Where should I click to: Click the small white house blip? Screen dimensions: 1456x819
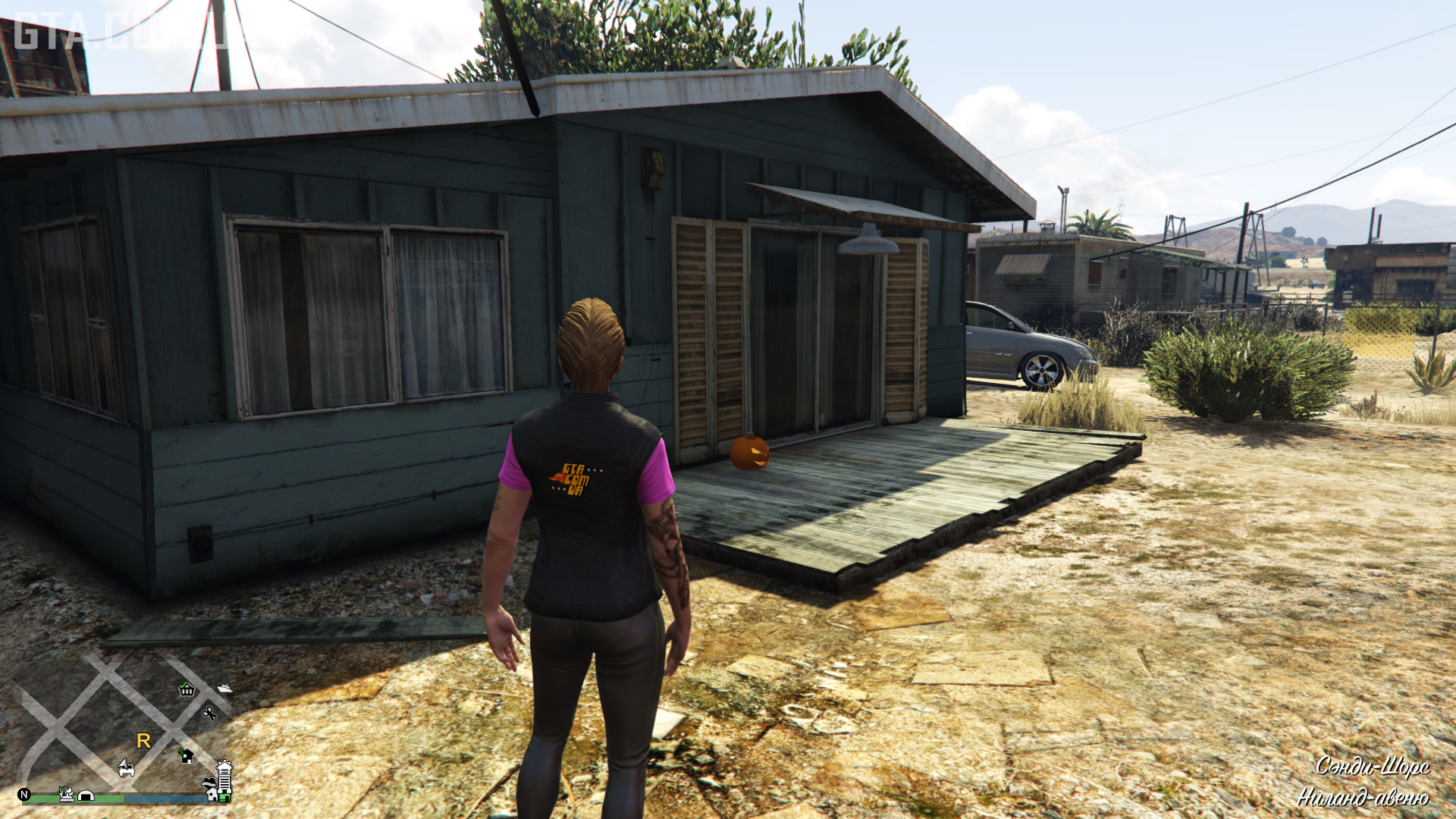[212, 795]
